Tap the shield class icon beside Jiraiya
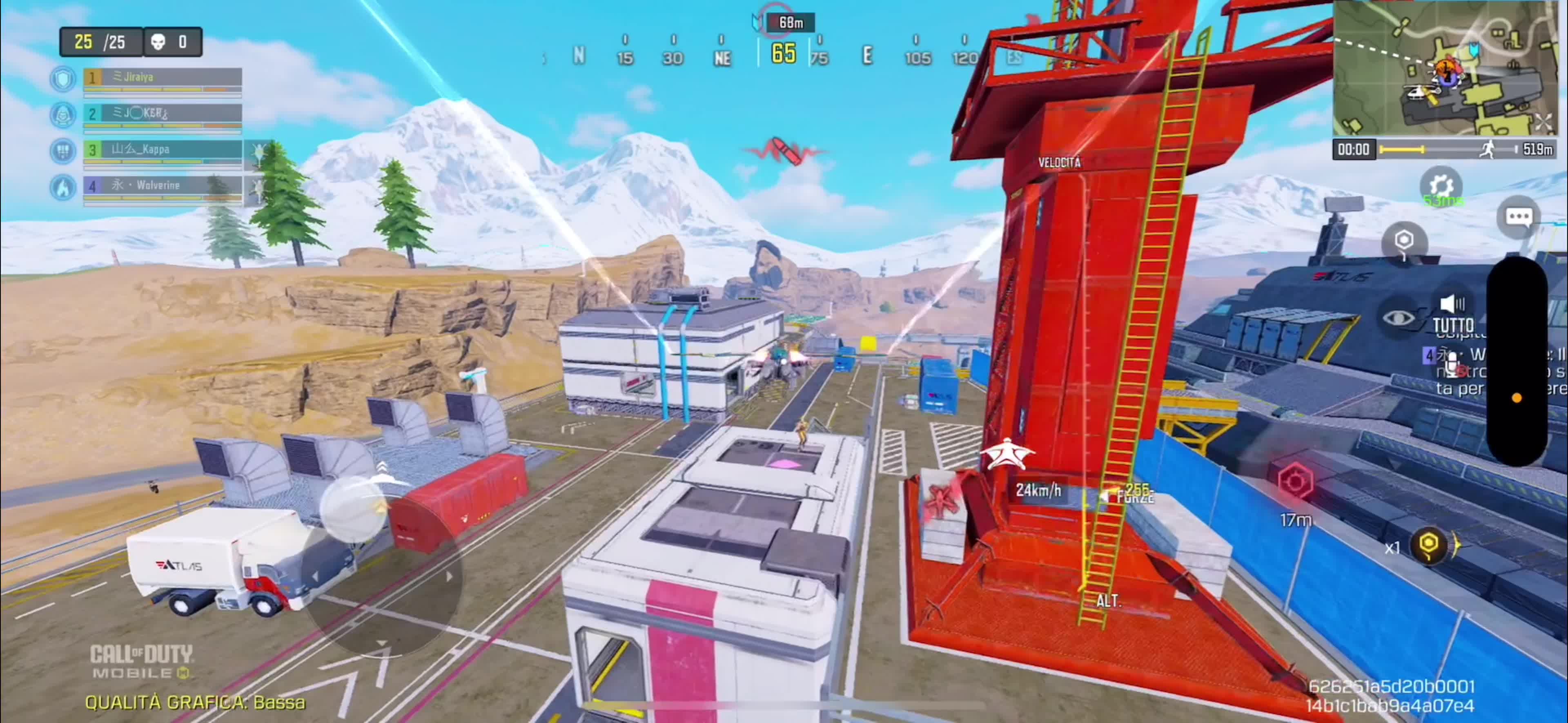The image size is (1568, 723). click(x=63, y=79)
